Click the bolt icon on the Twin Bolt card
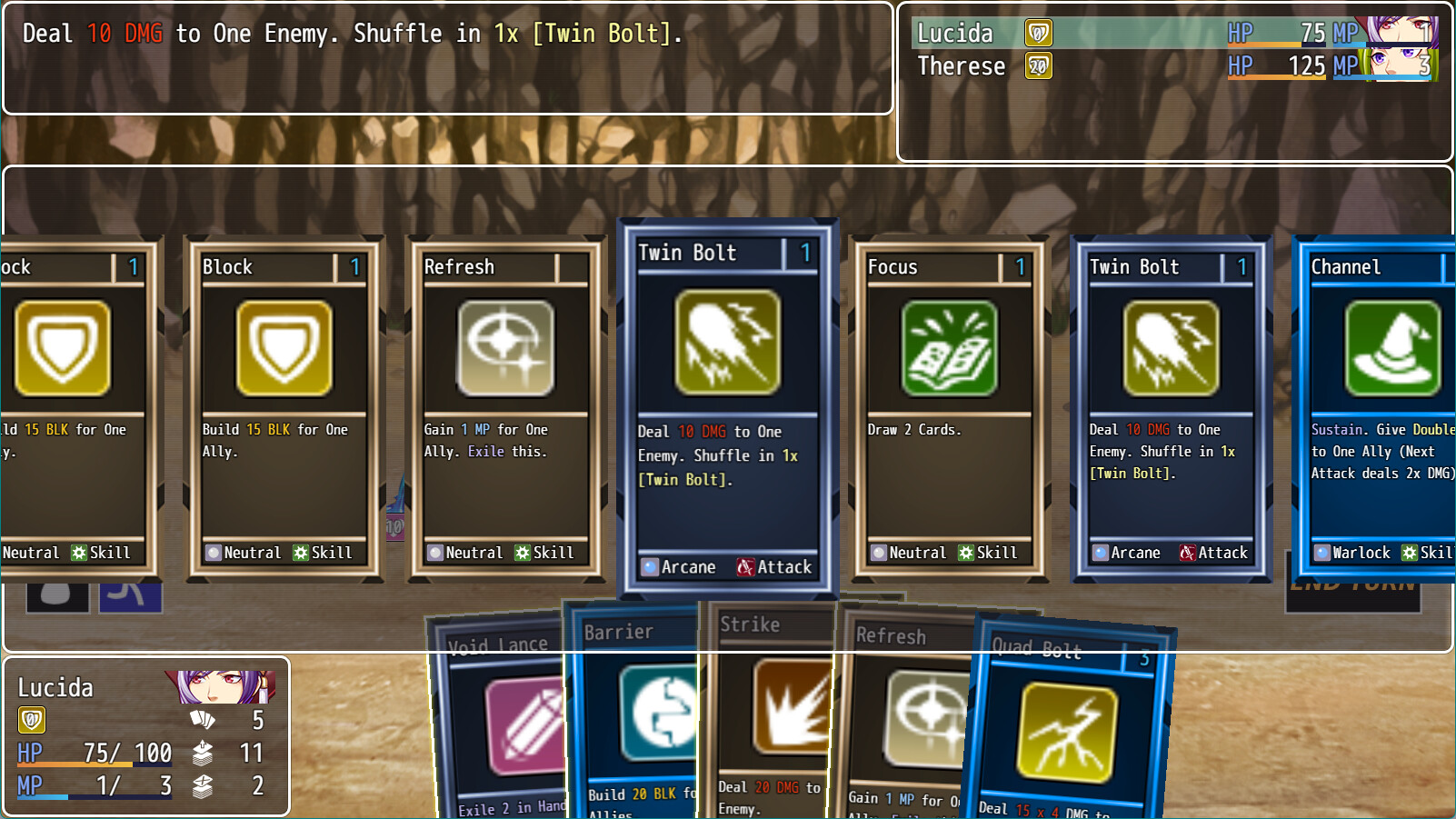1456x819 pixels. (x=727, y=345)
